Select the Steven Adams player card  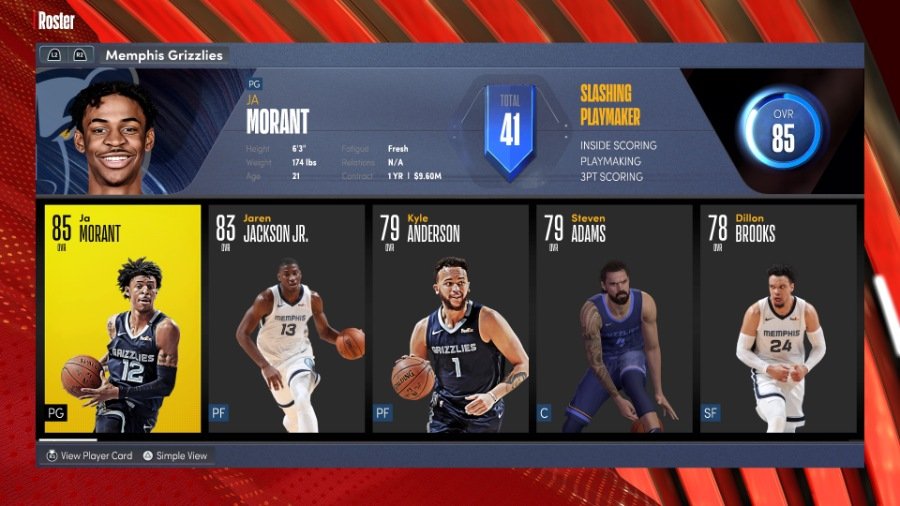614,318
